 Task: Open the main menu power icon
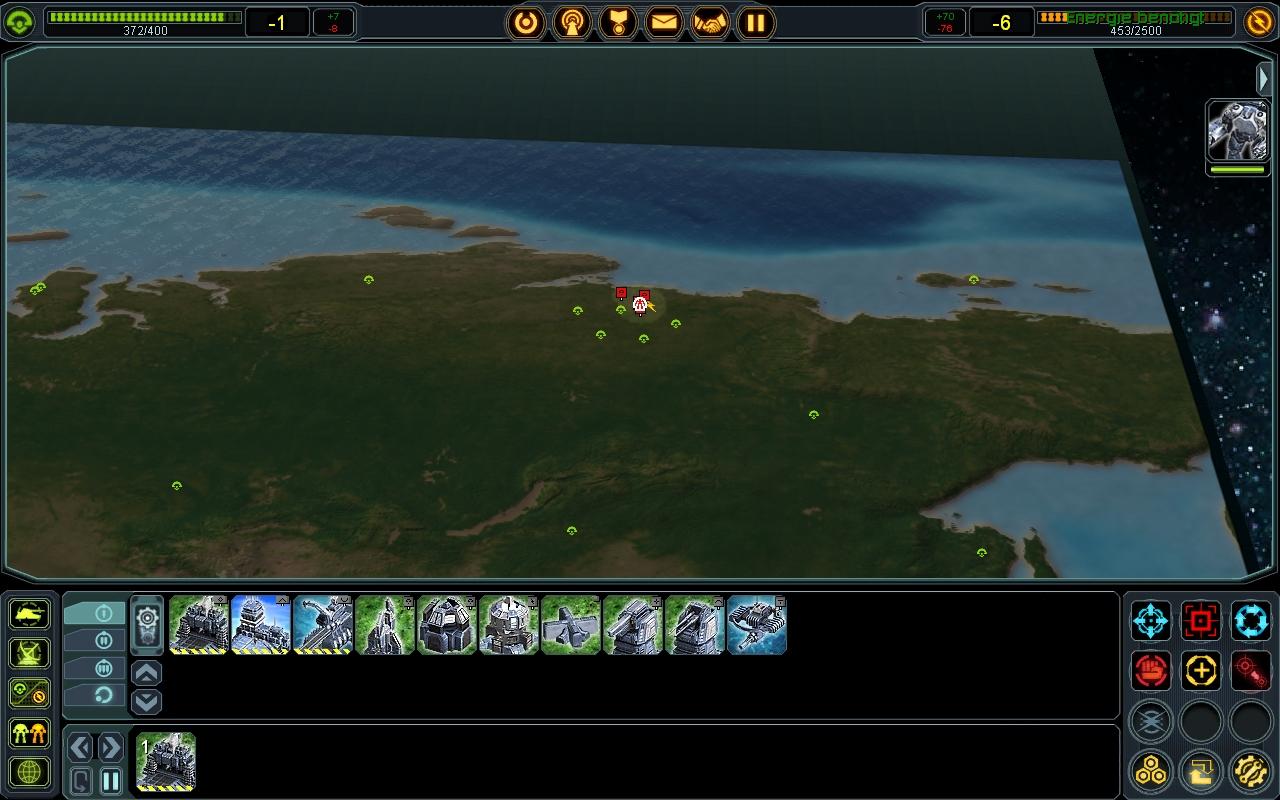tap(526, 22)
